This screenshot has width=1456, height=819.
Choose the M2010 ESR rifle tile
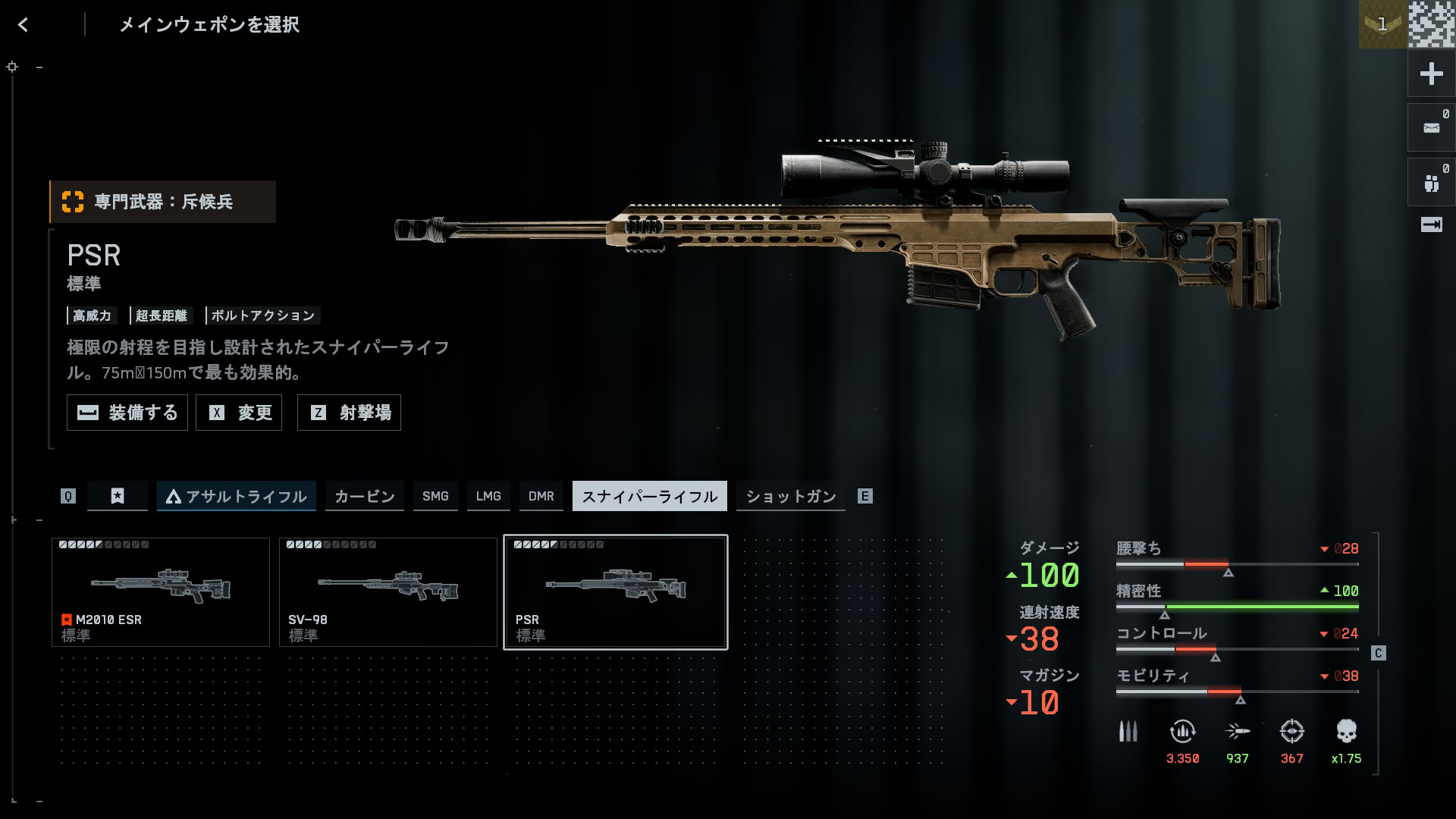pos(161,592)
